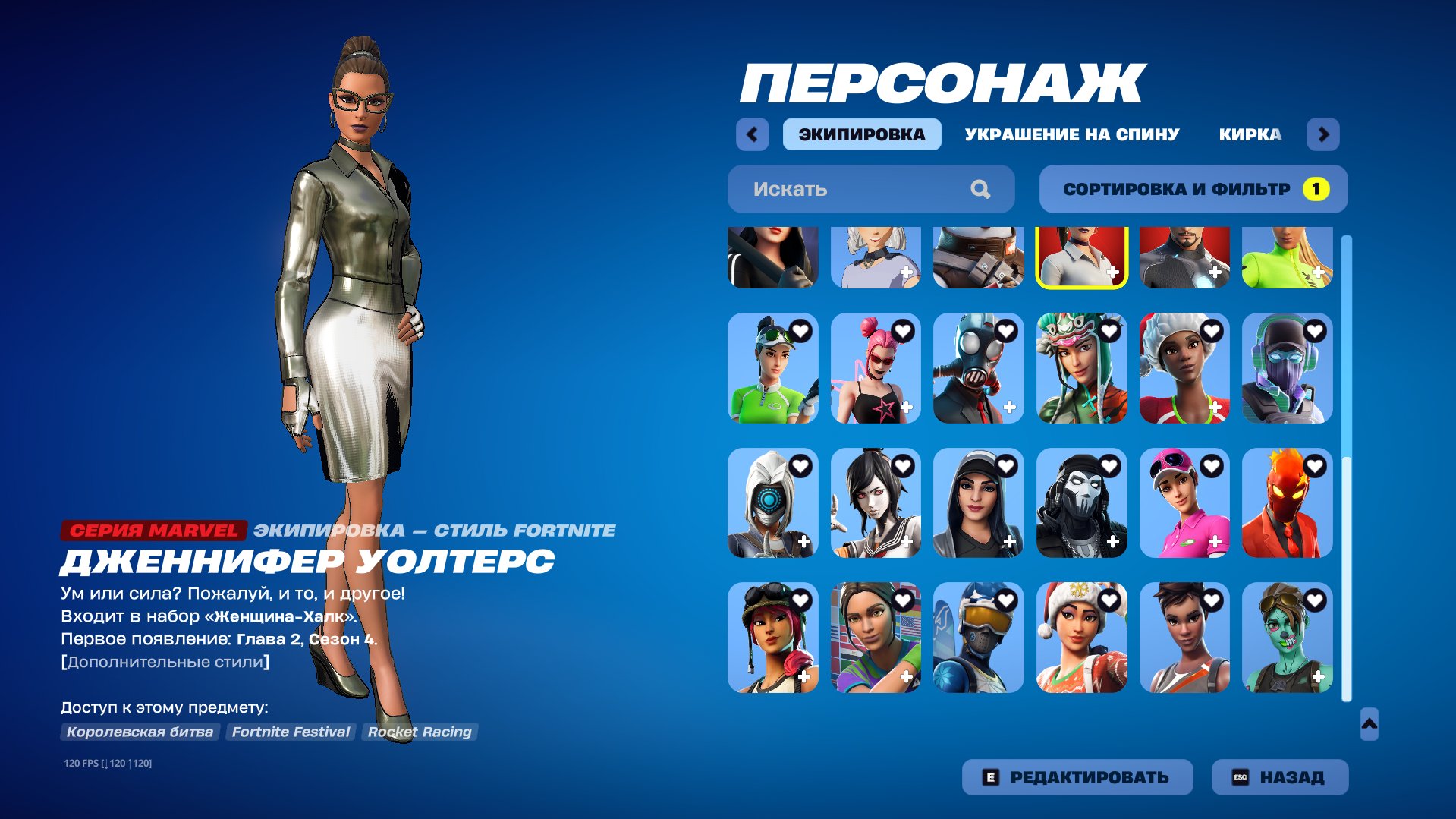Toggle favorite on the fiery demon skin

1314,465
